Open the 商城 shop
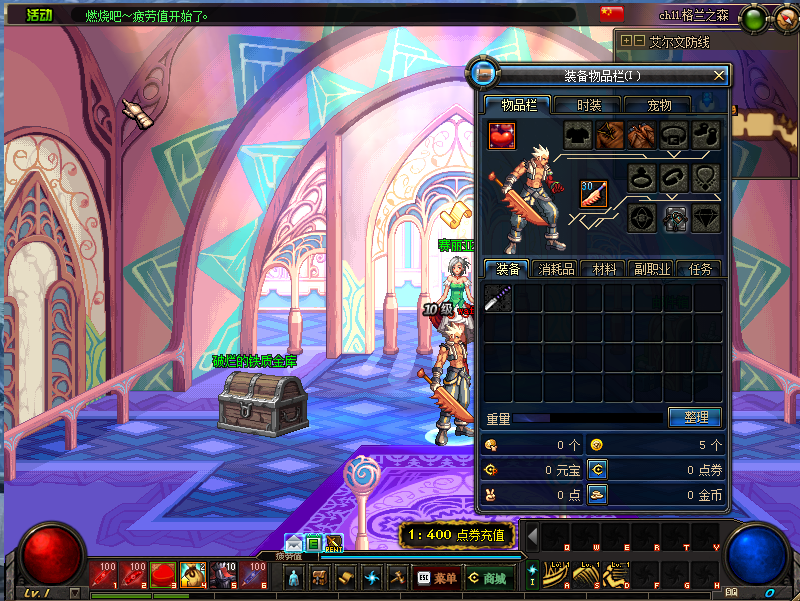 click(x=488, y=578)
